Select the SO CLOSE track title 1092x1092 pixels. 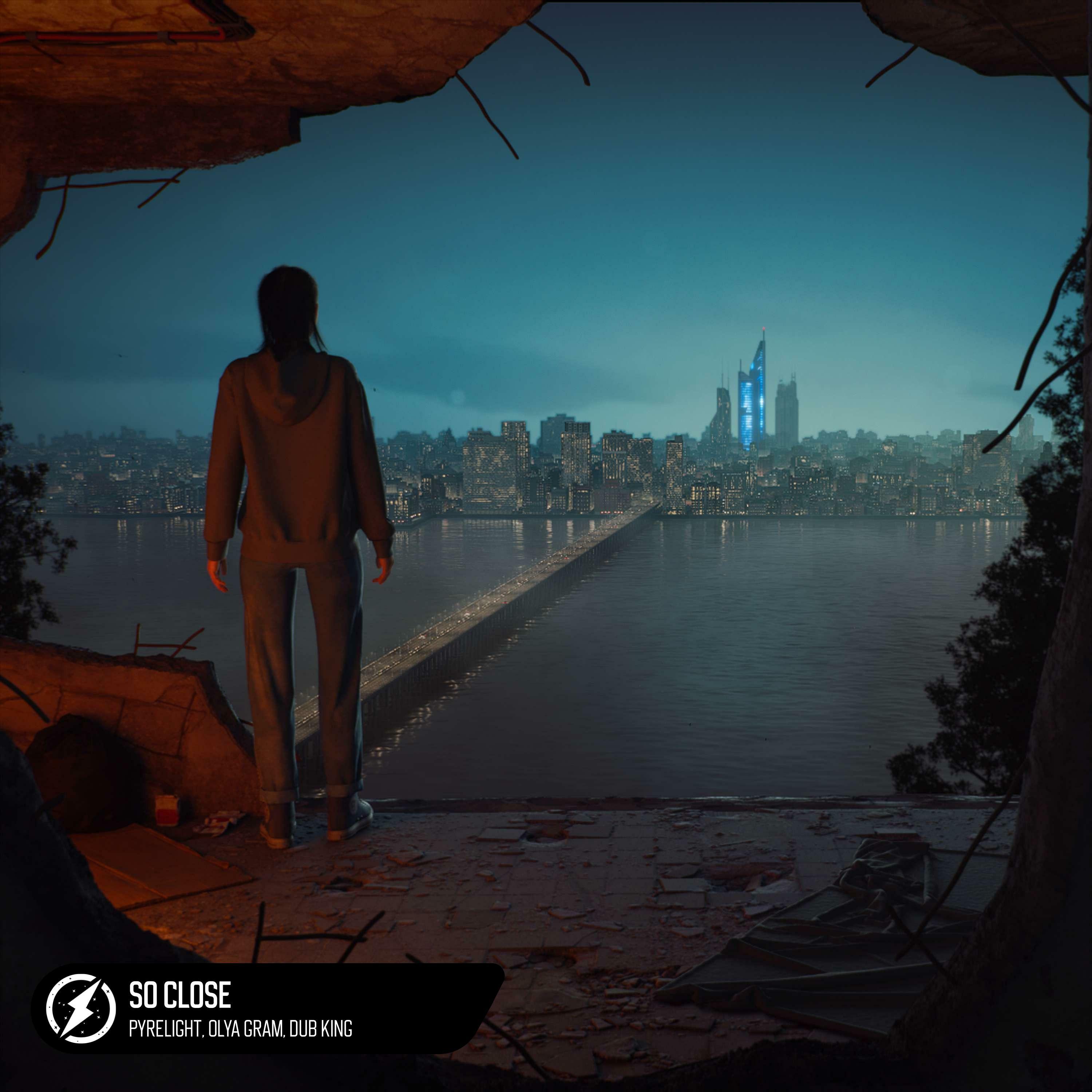click(180, 995)
